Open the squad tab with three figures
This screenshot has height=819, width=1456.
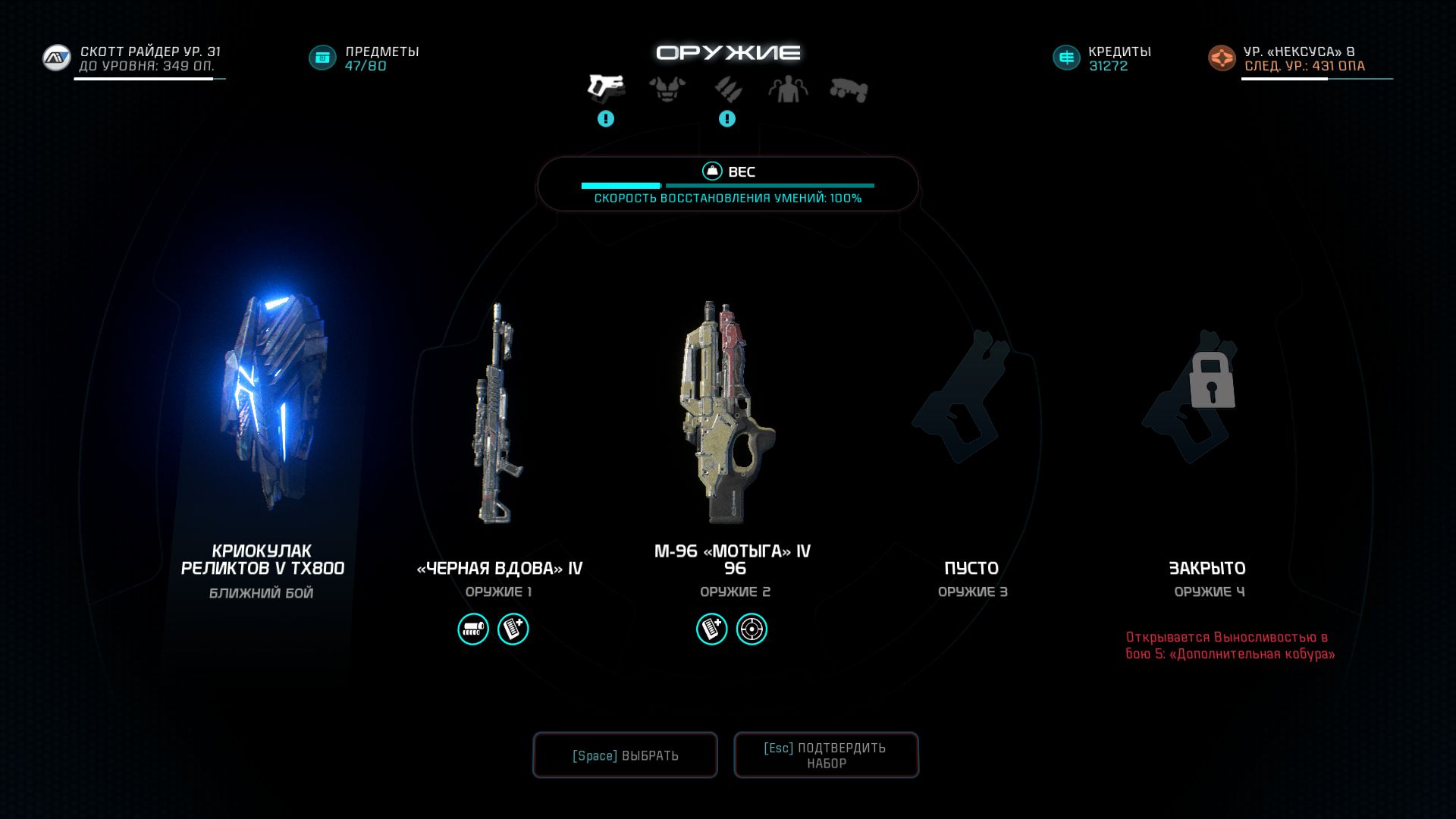[x=788, y=89]
